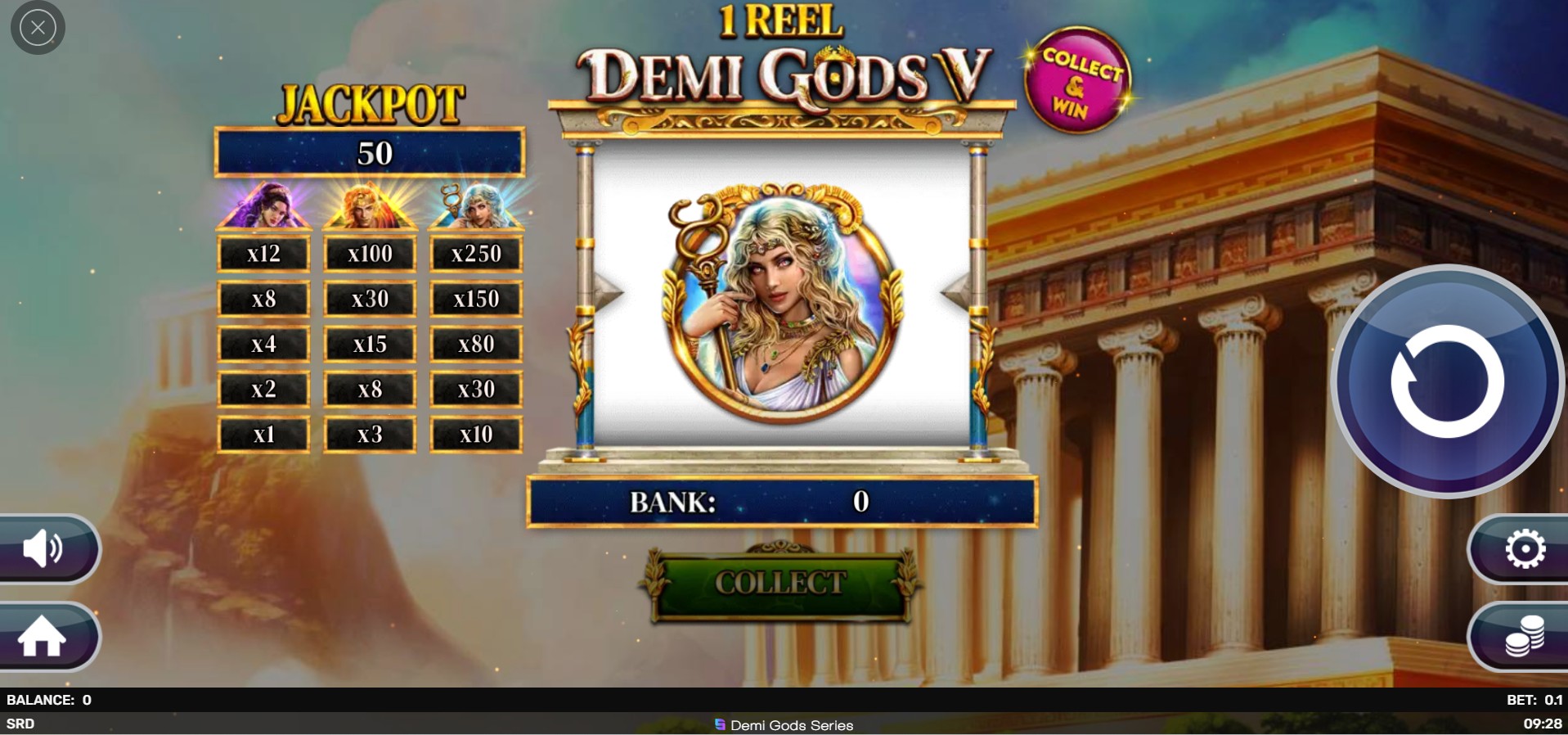Viewport: 1568px width, 735px height.
Task: Click the Home lobby icon
Action: pos(45,638)
